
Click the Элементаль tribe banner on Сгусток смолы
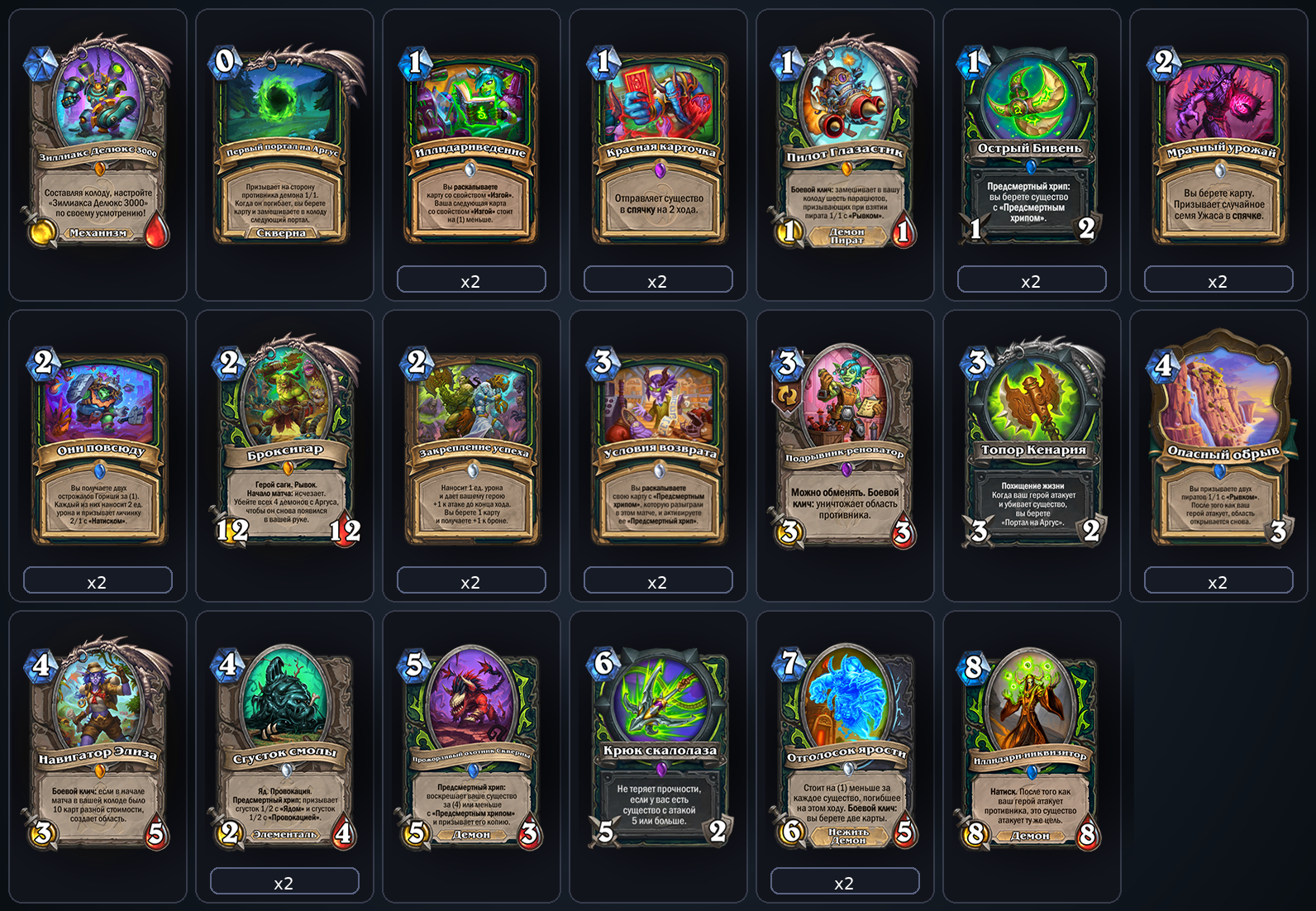coord(284,835)
